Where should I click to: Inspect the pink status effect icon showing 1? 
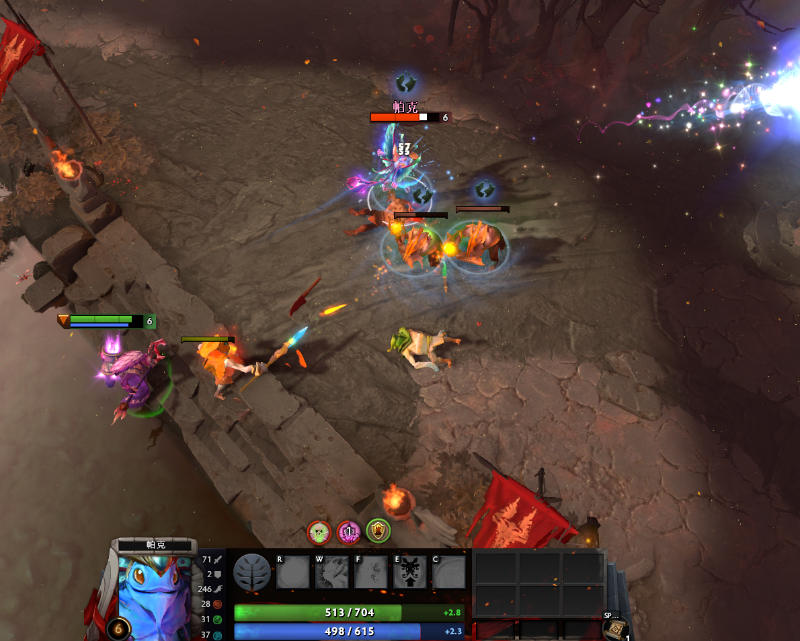point(348,532)
